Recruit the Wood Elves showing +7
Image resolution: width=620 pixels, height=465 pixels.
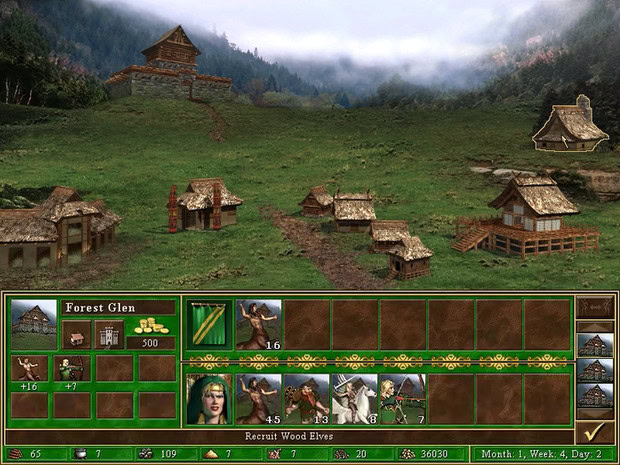pos(71,369)
